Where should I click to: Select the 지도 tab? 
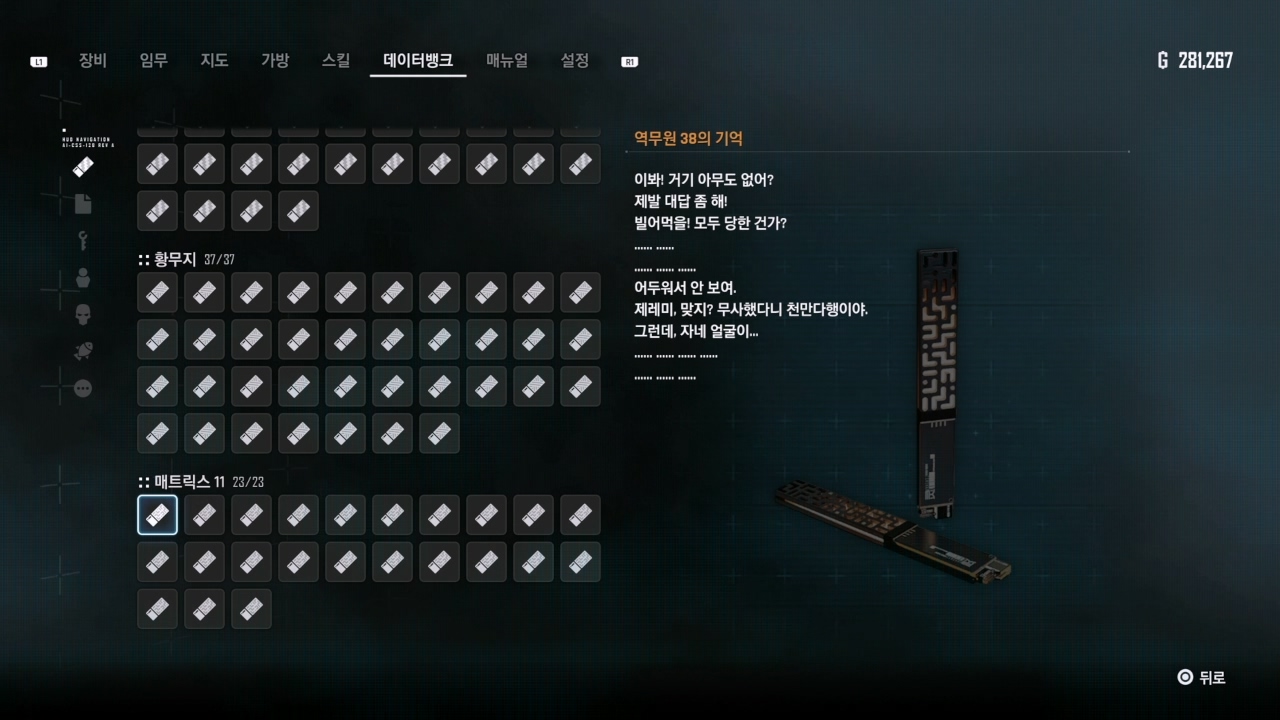coord(214,60)
